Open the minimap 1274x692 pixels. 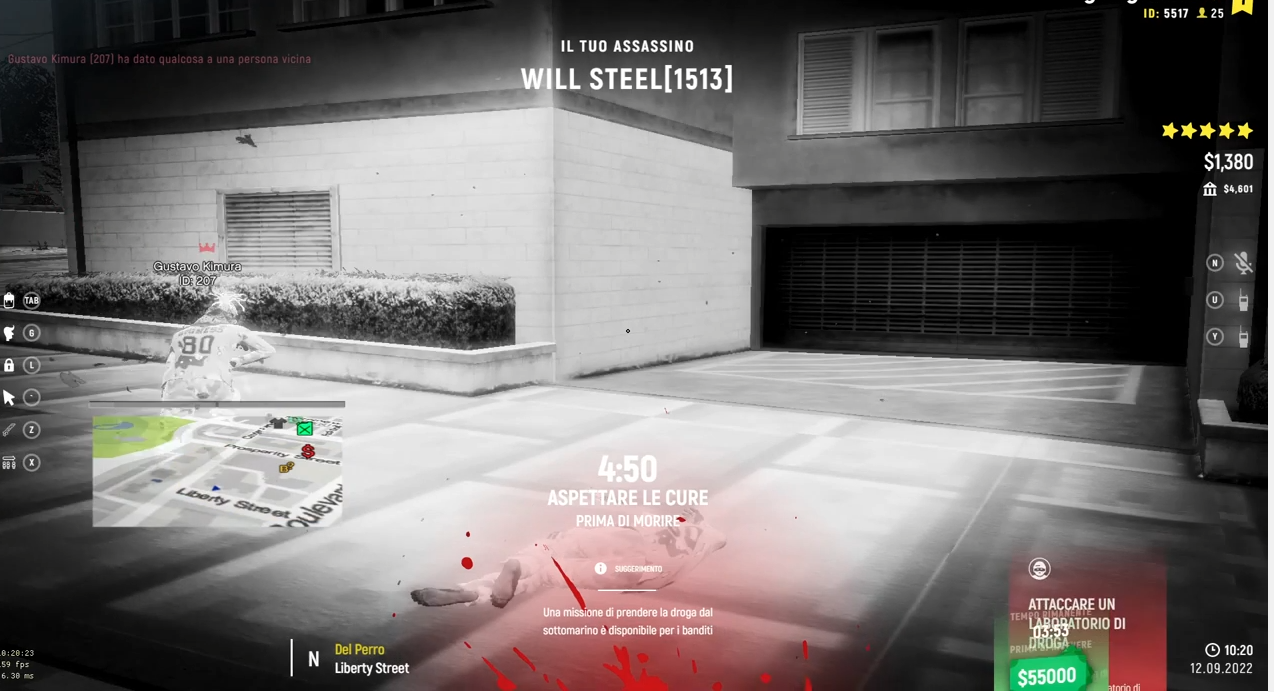click(217, 471)
